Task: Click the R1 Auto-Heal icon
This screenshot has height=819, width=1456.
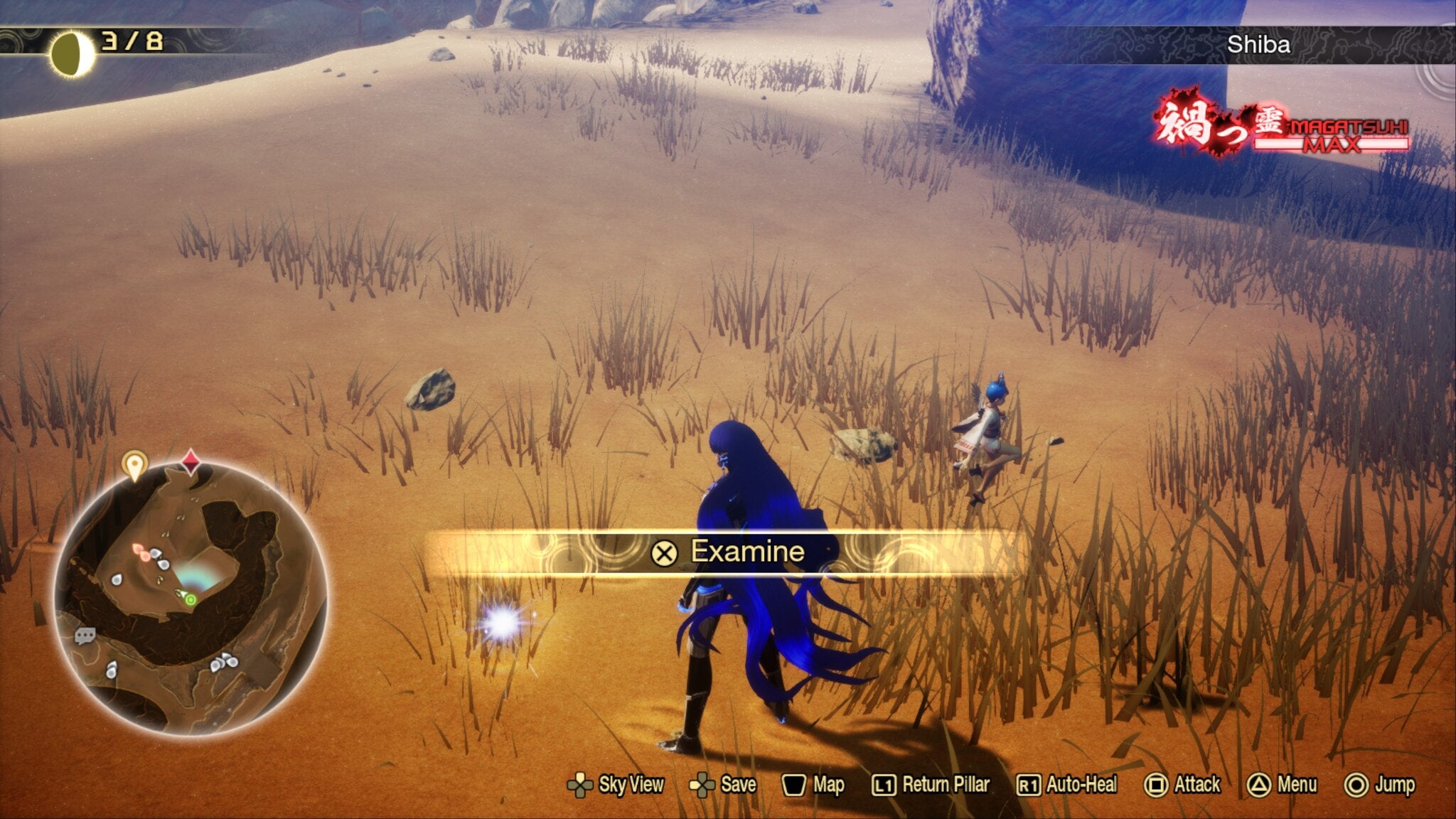Action: 1029,786
